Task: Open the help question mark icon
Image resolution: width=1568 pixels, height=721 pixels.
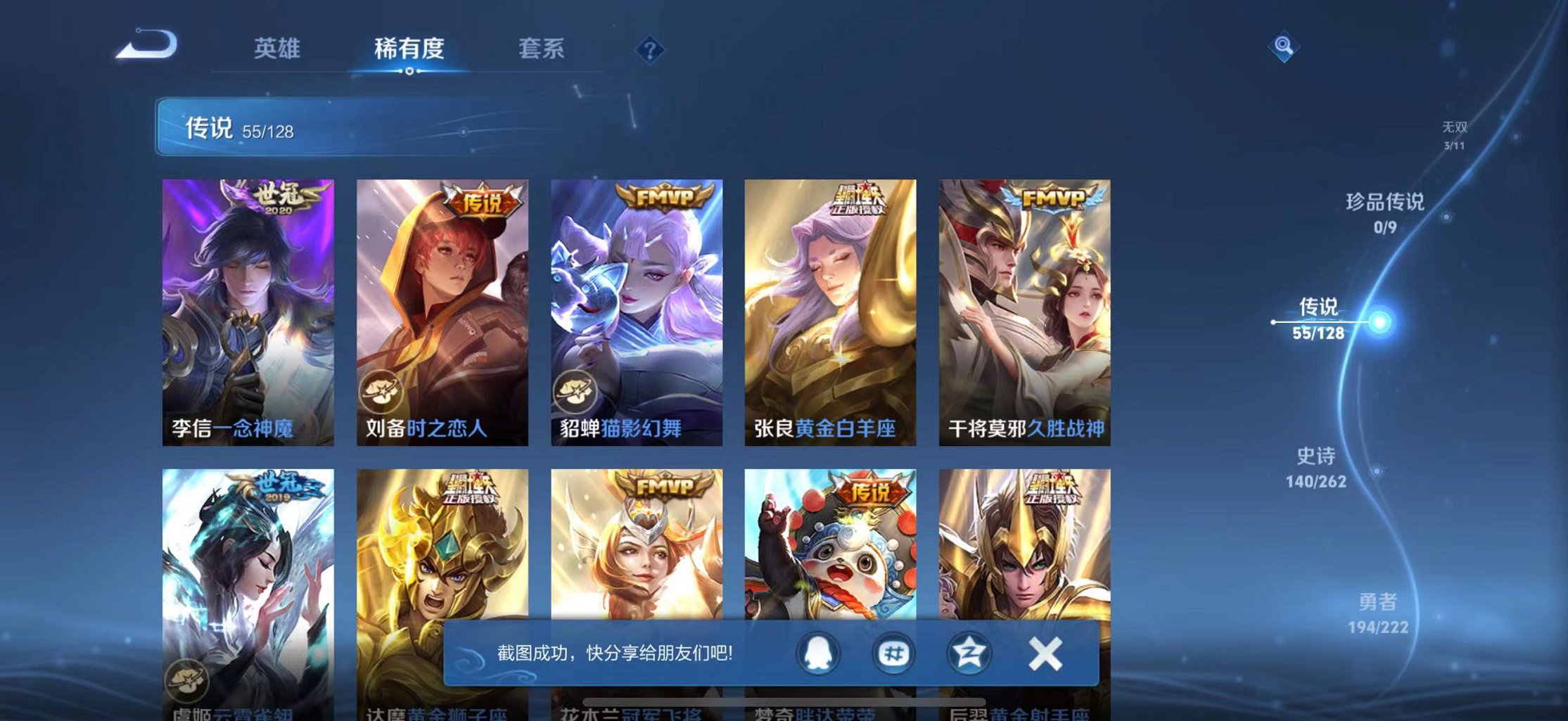Action: click(x=651, y=49)
